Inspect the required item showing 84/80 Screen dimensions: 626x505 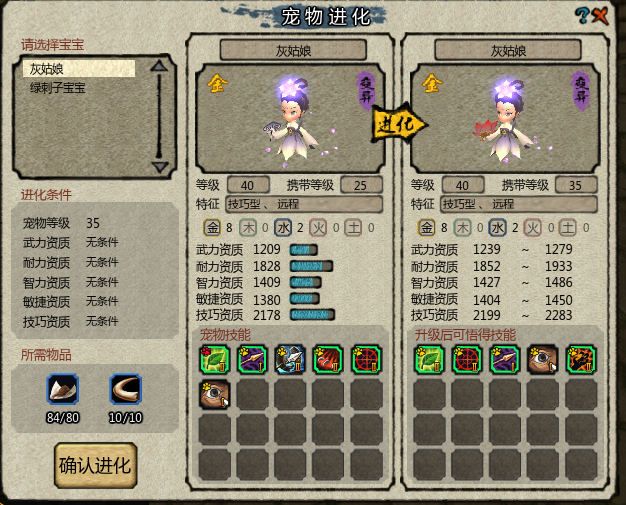tap(63, 390)
